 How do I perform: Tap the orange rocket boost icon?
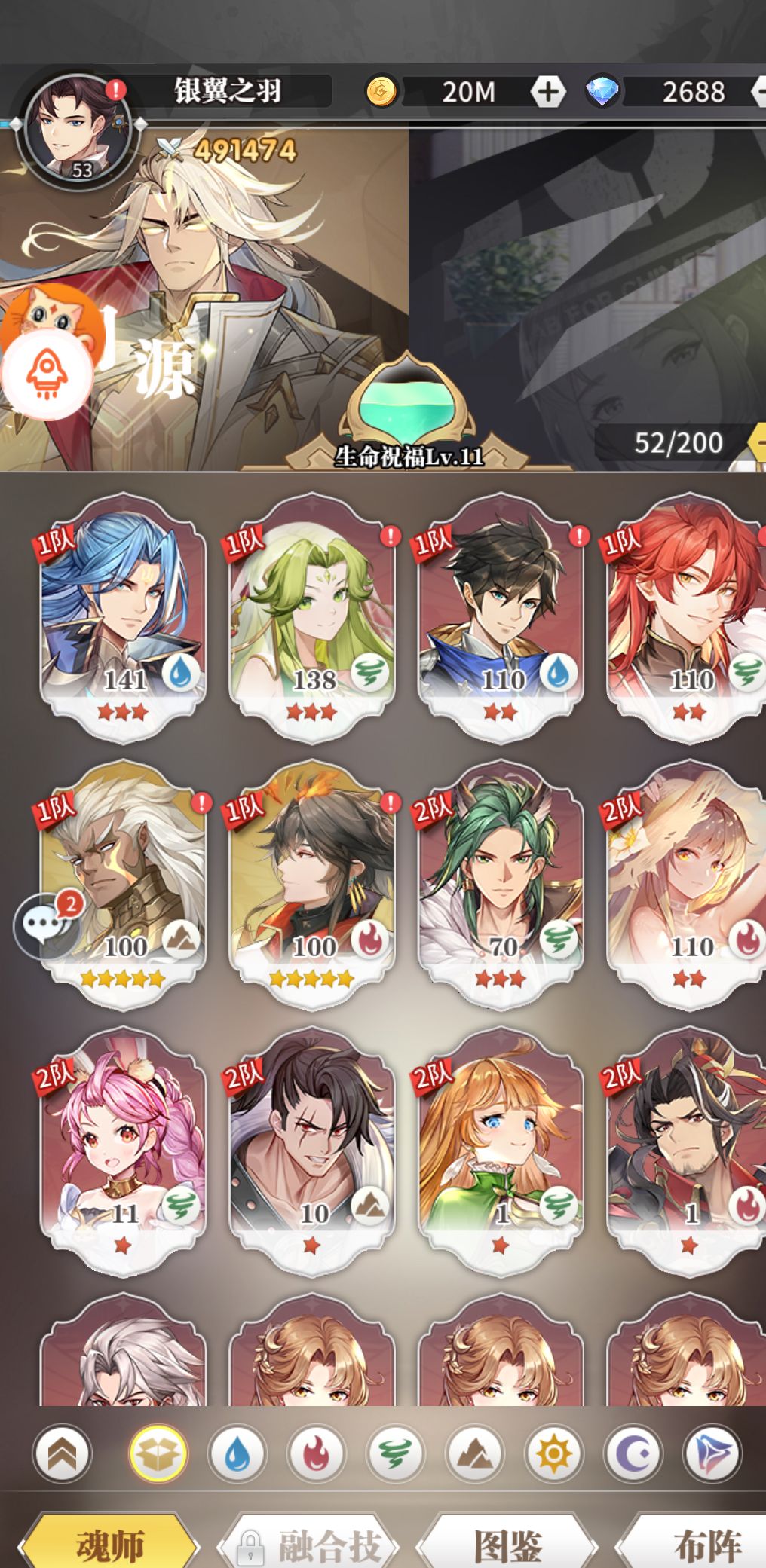[47, 374]
